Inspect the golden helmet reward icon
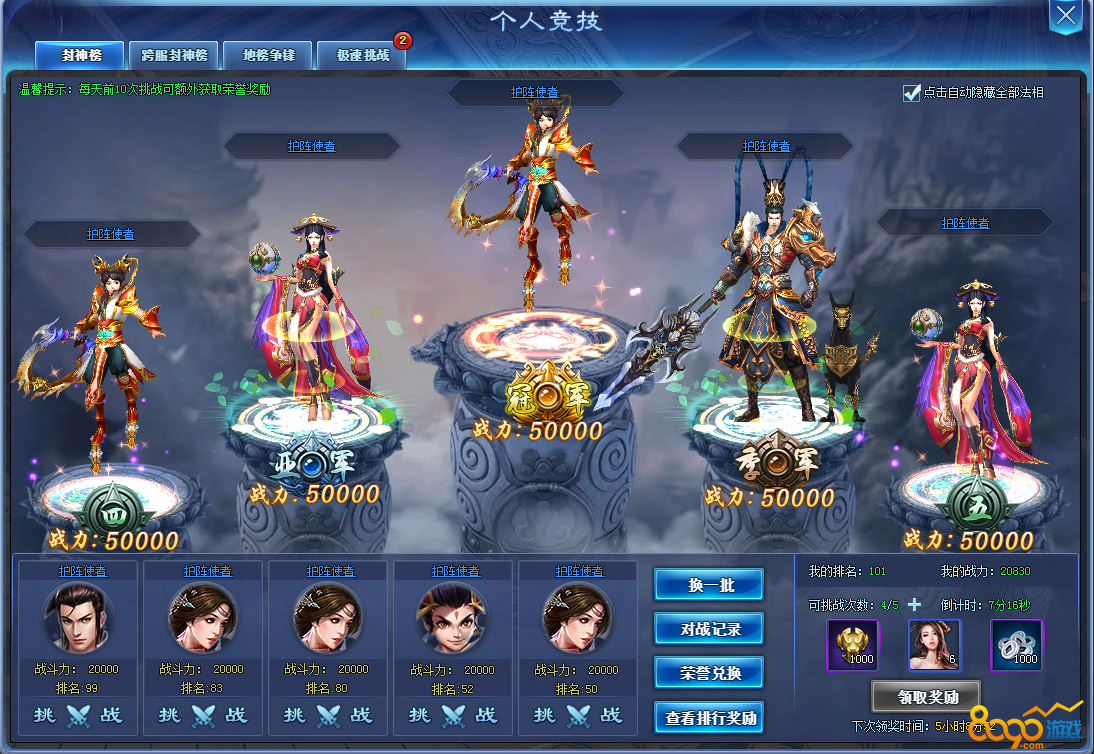The image size is (1094, 754). [853, 645]
